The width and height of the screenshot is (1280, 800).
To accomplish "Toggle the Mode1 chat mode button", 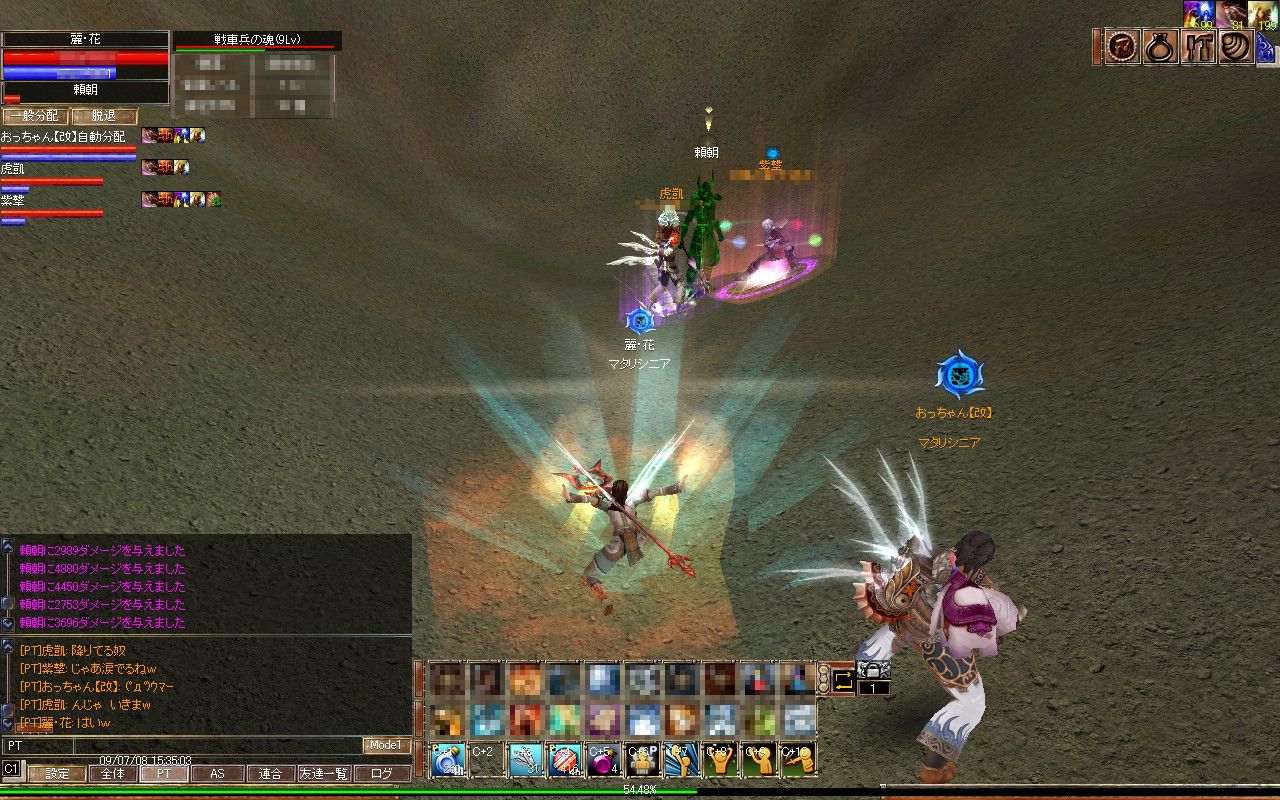I will tap(386, 745).
